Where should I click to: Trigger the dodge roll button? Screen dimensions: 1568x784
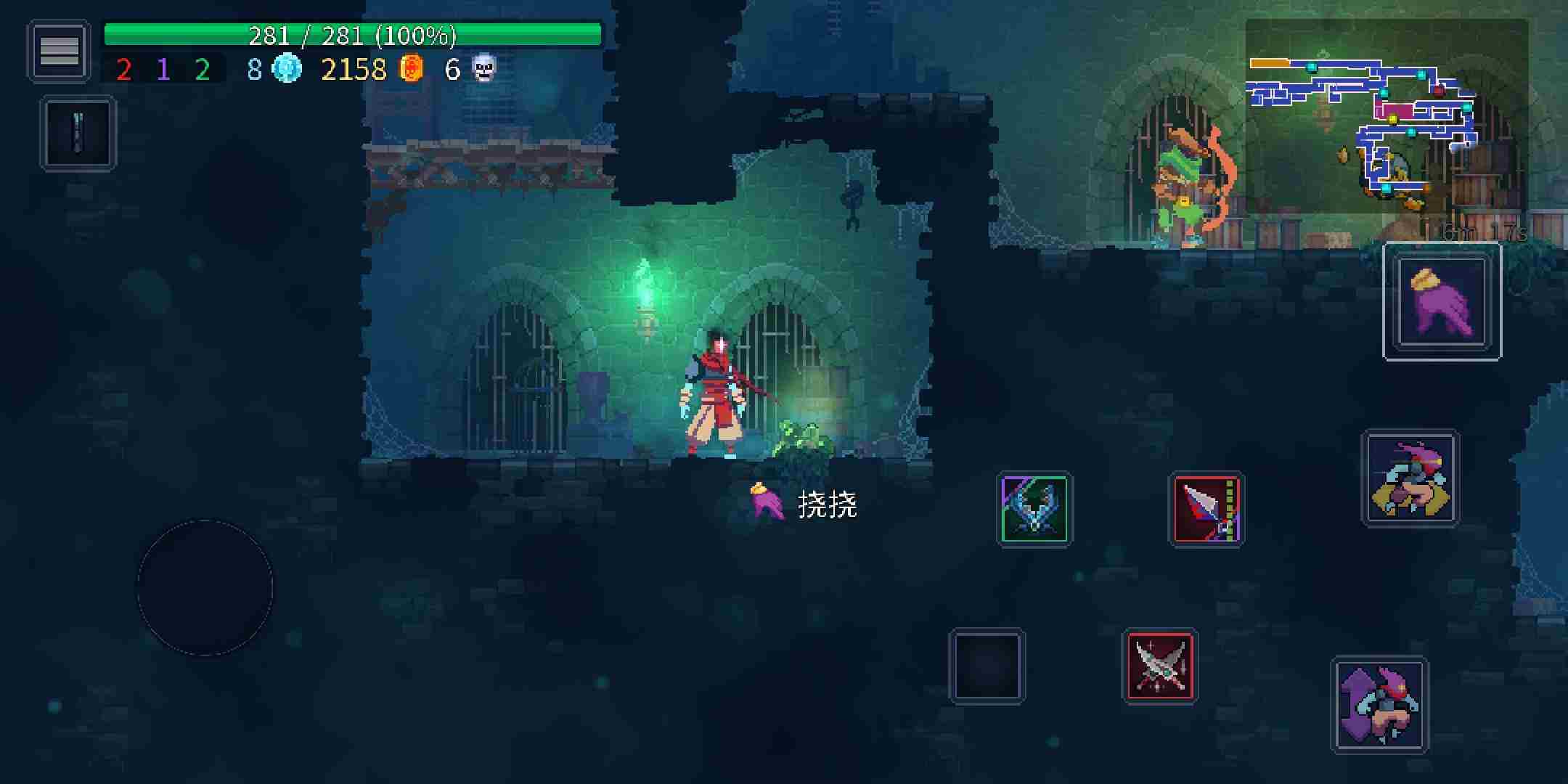1409,478
